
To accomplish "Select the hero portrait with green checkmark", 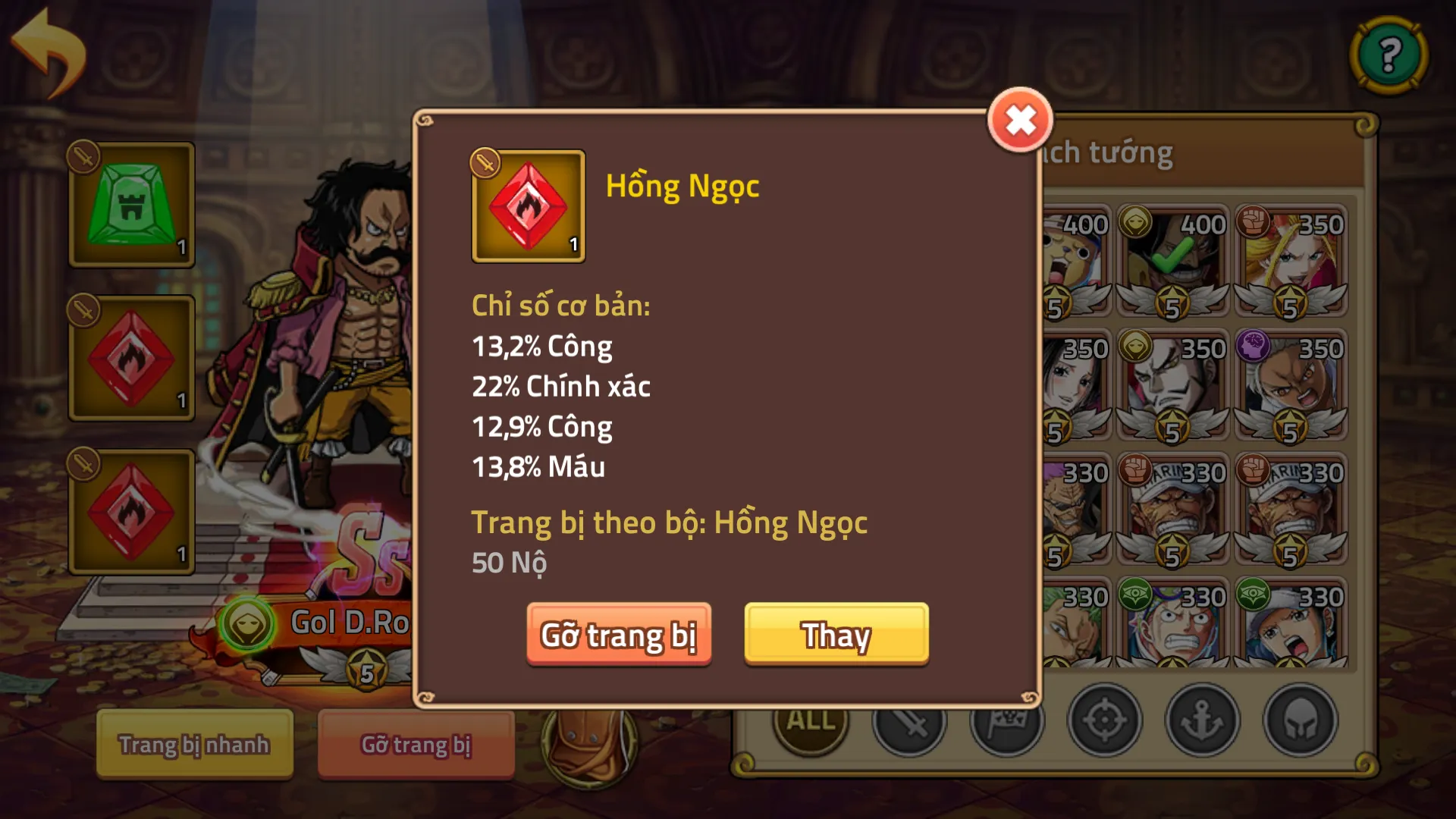I will 1172,261.
